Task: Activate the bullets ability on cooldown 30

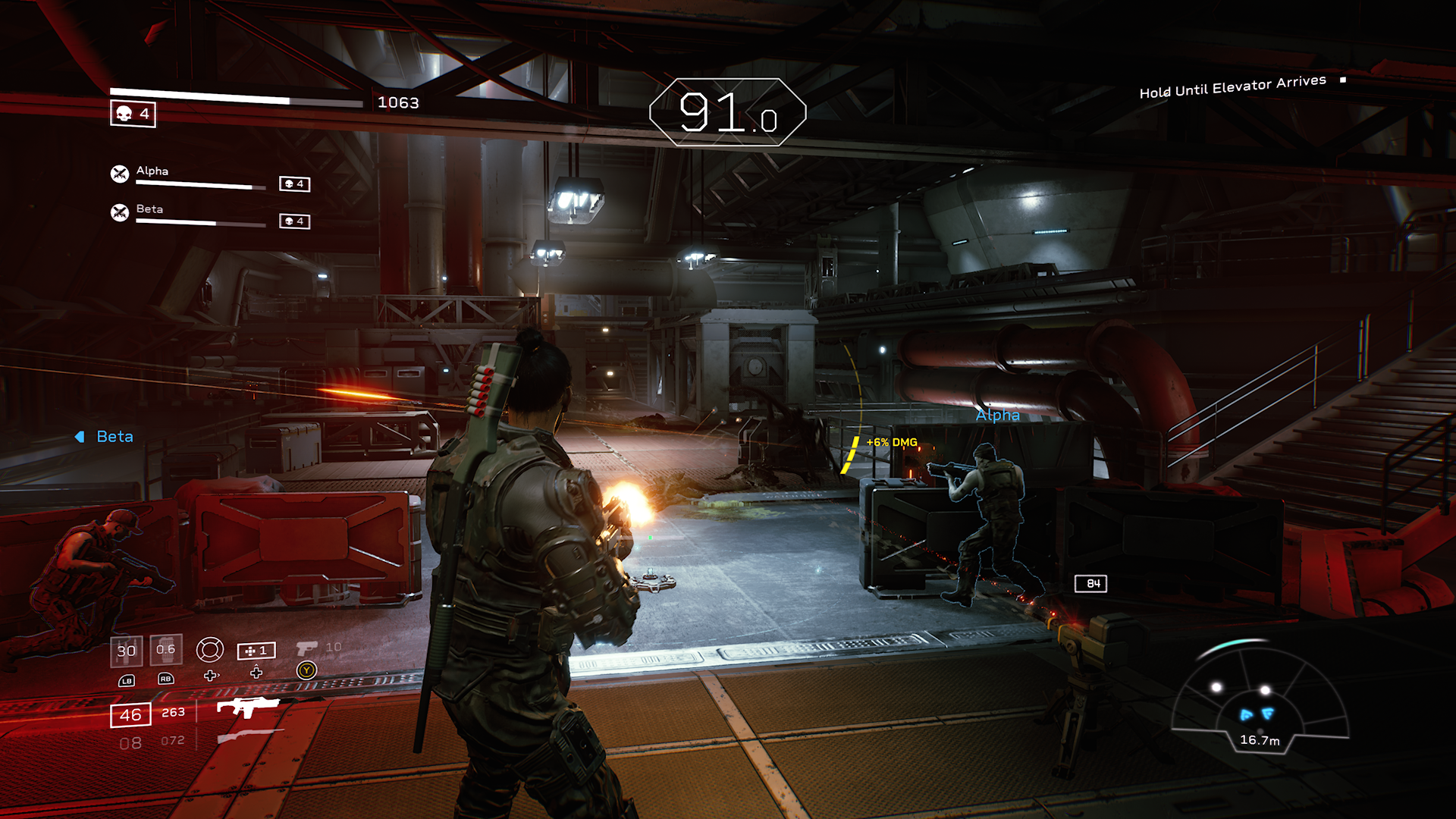Action: [x=127, y=651]
